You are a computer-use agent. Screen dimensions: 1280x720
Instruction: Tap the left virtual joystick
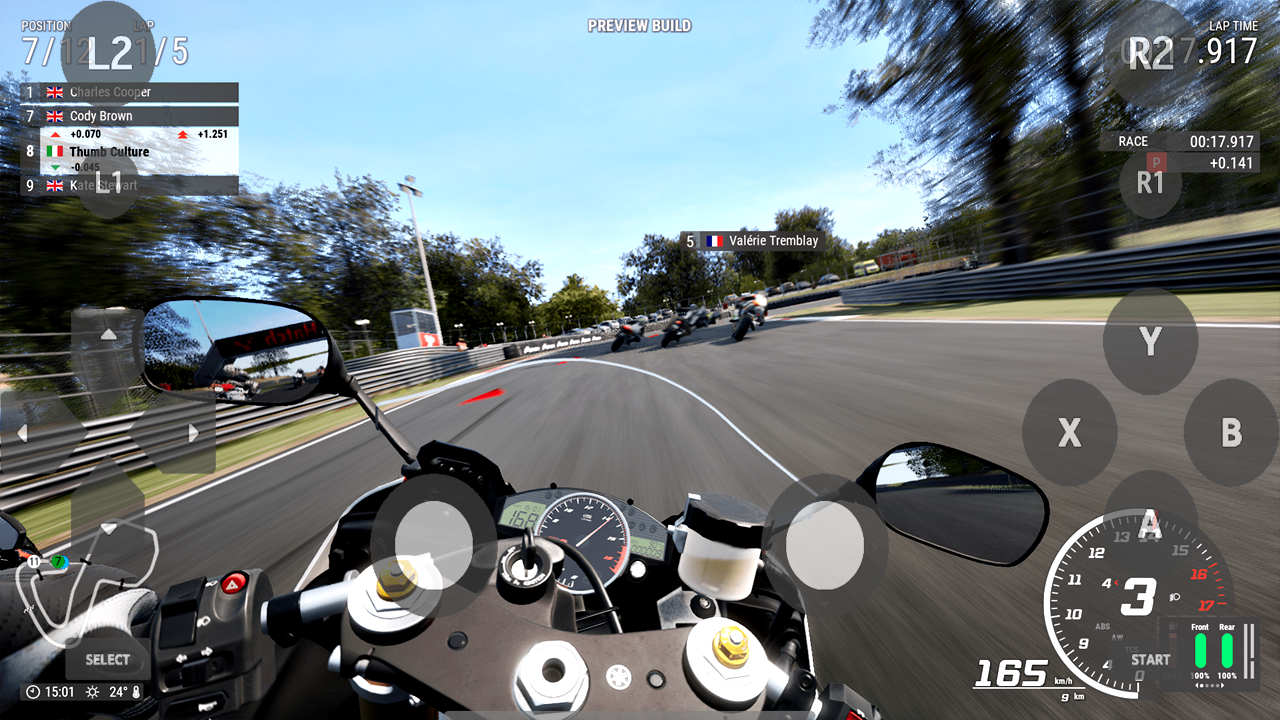click(x=435, y=543)
